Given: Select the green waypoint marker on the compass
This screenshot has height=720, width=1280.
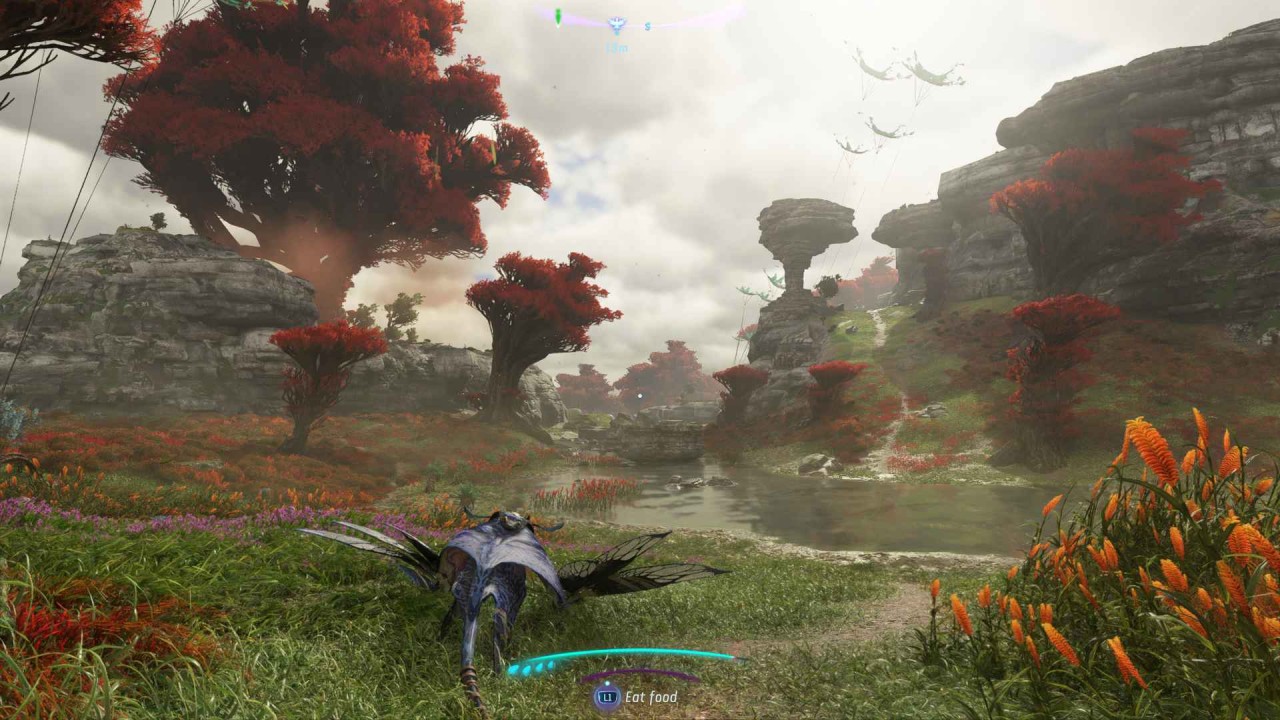Looking at the screenshot, I should (558, 16).
